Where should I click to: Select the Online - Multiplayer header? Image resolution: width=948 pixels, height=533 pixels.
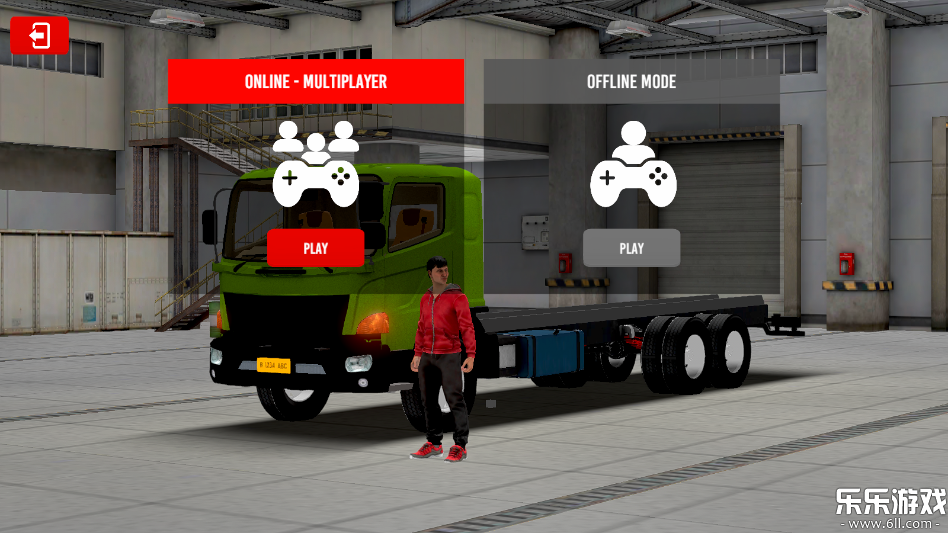click(315, 81)
